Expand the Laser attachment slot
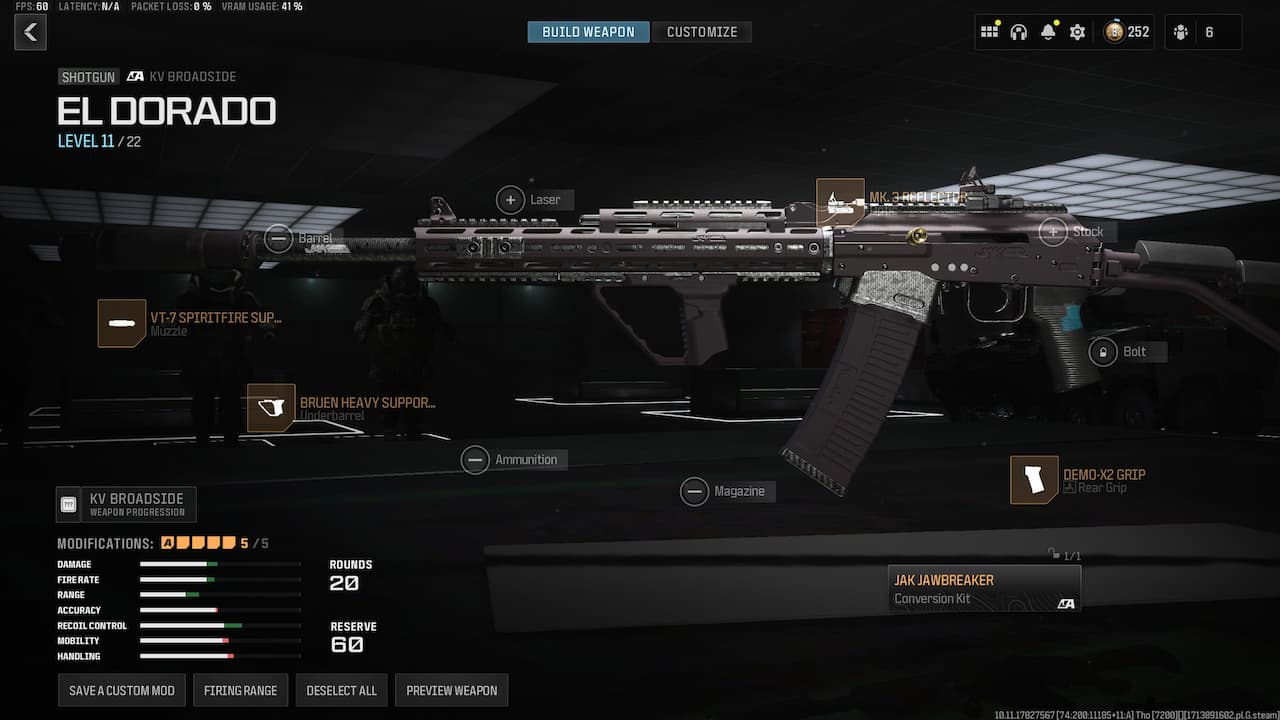Viewport: 1280px width, 720px height. [511, 199]
